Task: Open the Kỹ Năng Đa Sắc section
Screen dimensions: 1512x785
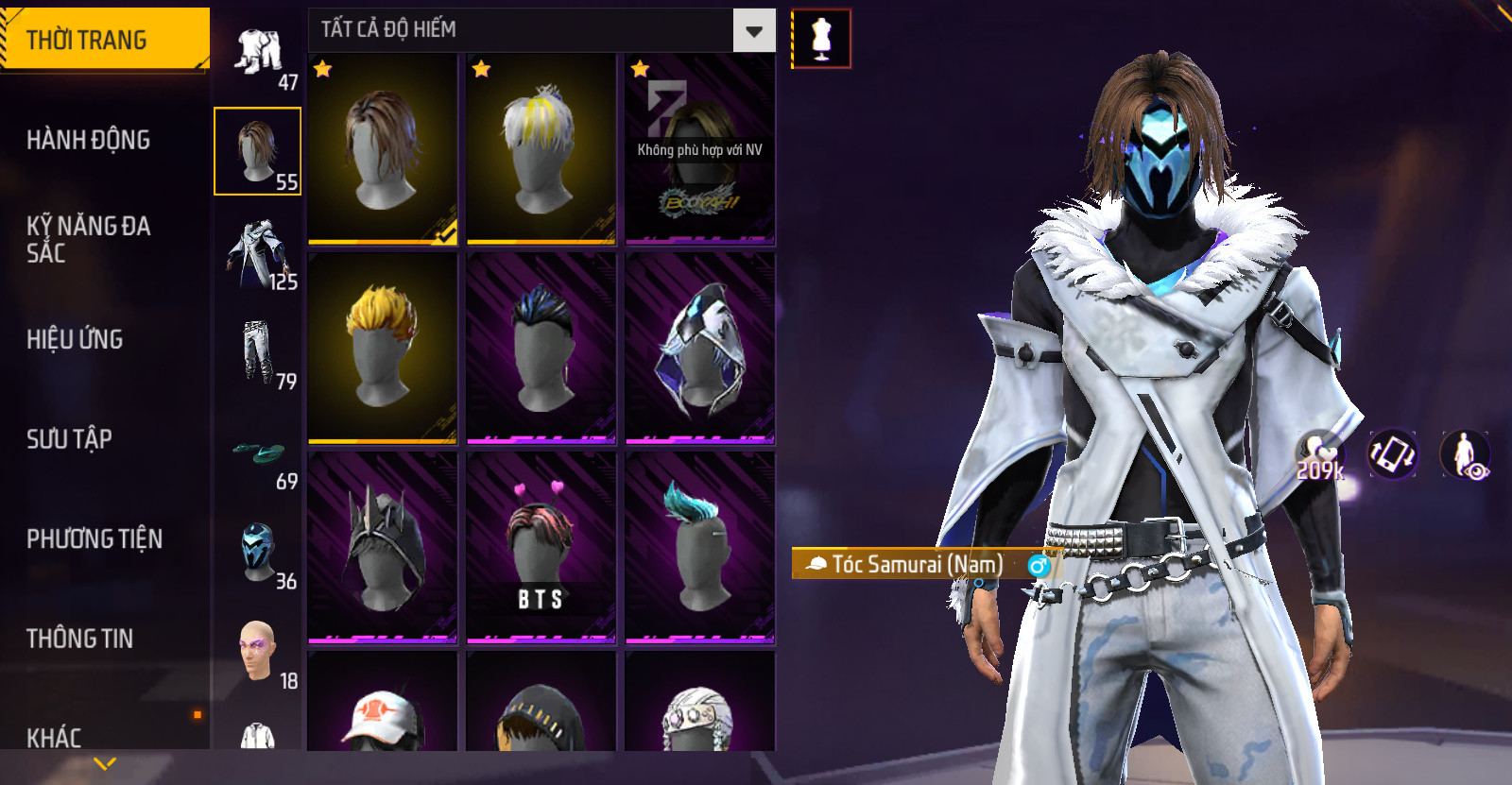Action: (89, 239)
